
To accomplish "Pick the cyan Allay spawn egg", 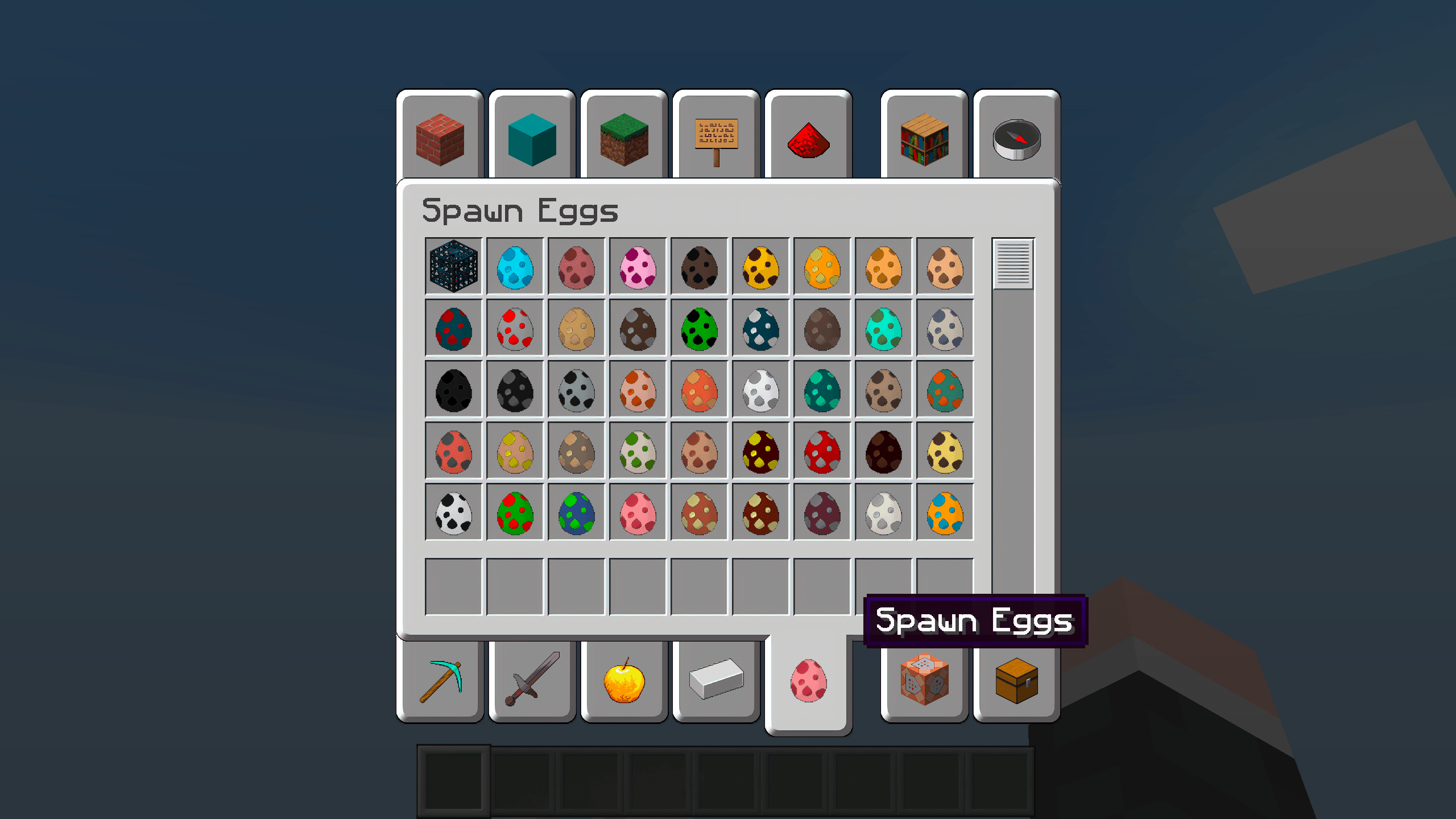I will (515, 267).
